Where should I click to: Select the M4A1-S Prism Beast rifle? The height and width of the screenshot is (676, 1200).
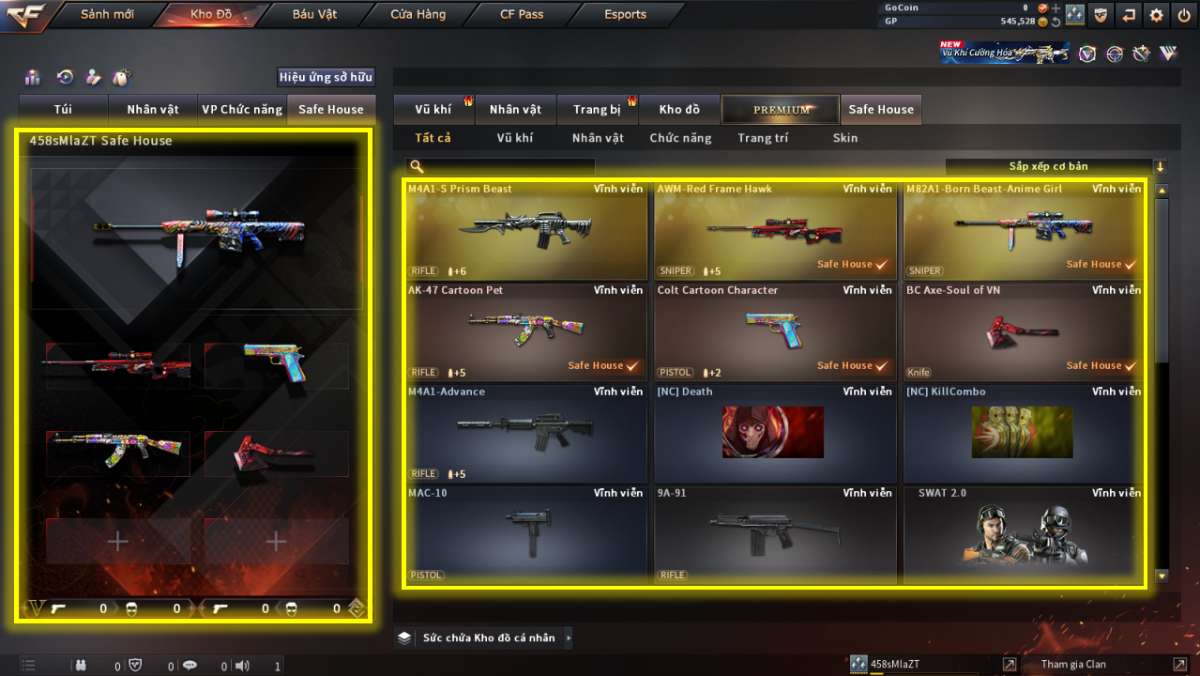coord(527,230)
